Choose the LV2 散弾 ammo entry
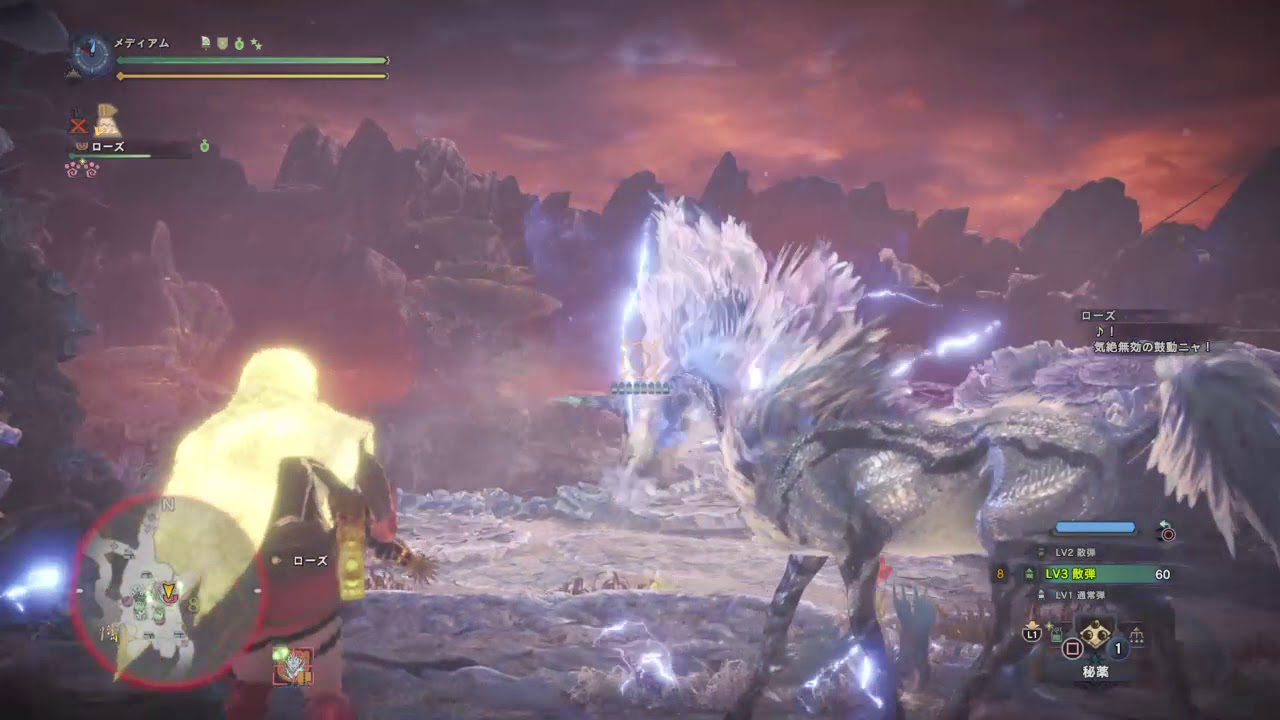 [x=1081, y=552]
